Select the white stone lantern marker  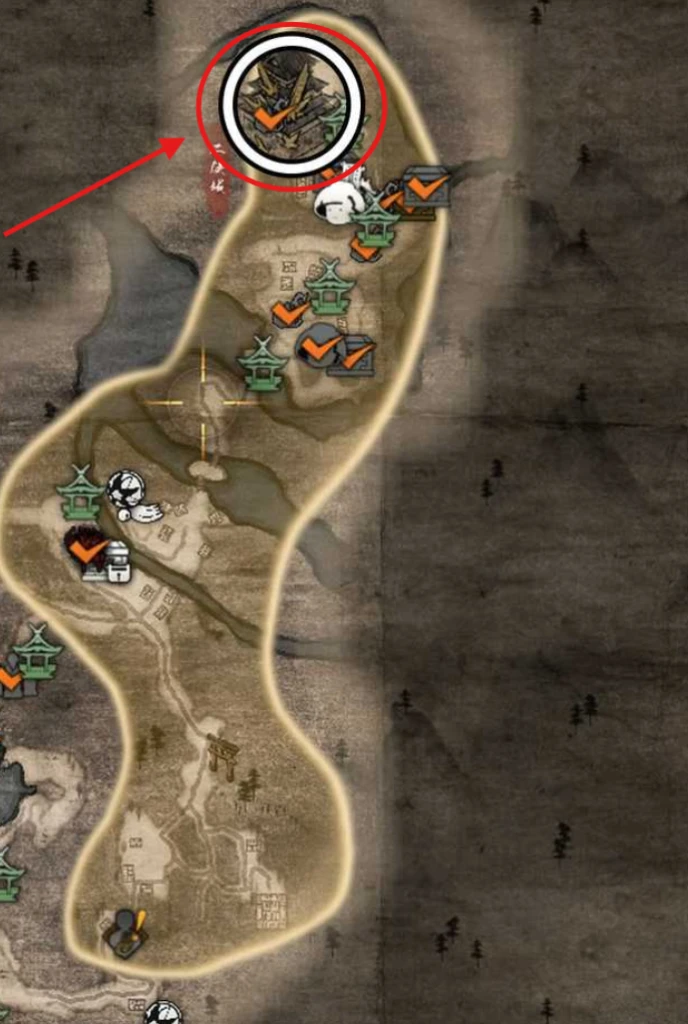(x=118, y=561)
